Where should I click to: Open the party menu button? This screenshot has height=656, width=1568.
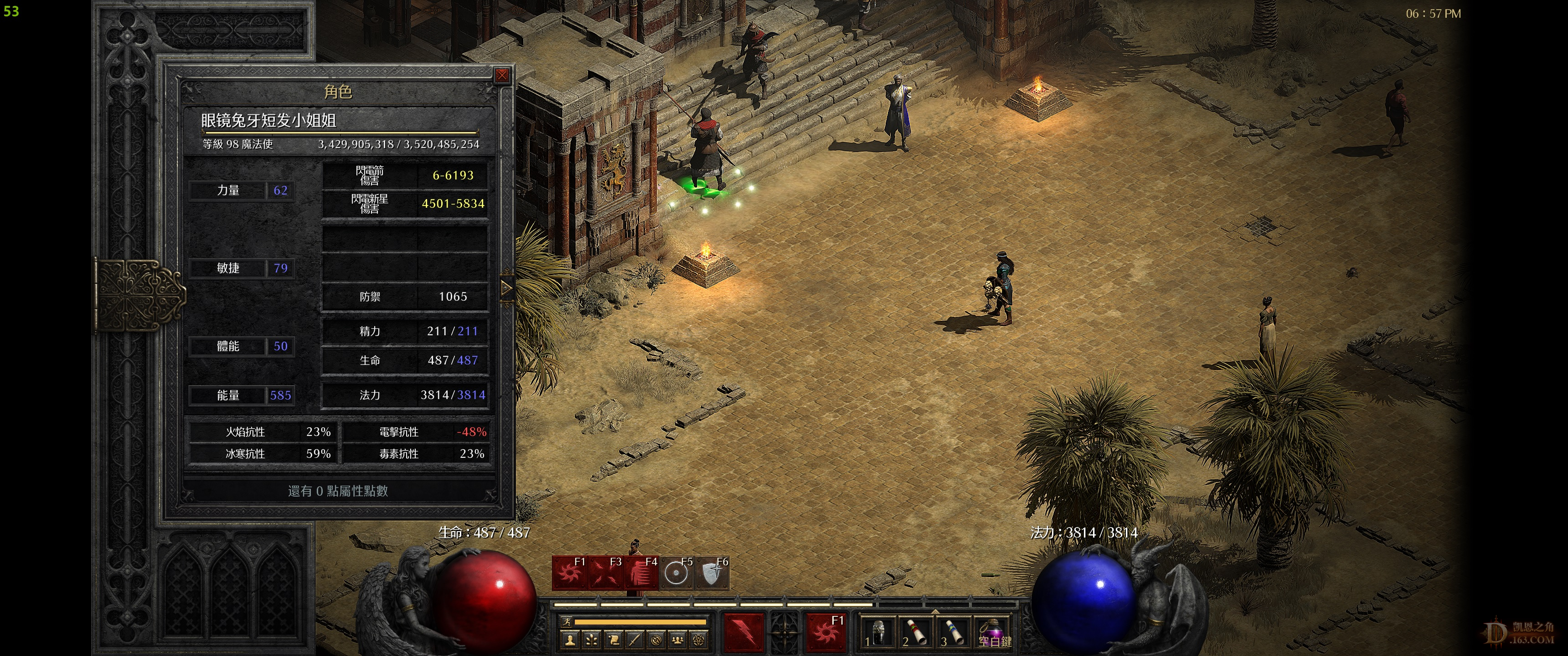[x=677, y=640]
